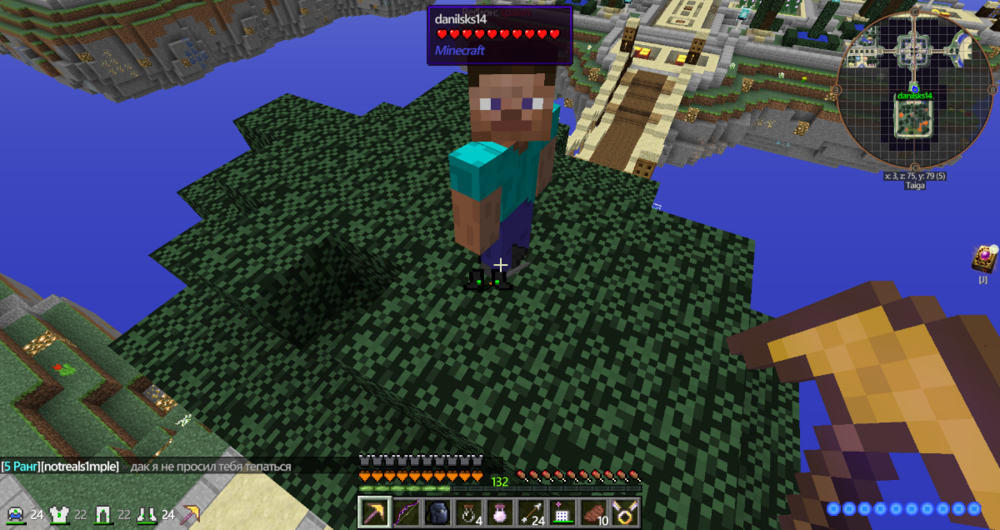
Task: Select the arrows stack of 24
Action: [531, 513]
